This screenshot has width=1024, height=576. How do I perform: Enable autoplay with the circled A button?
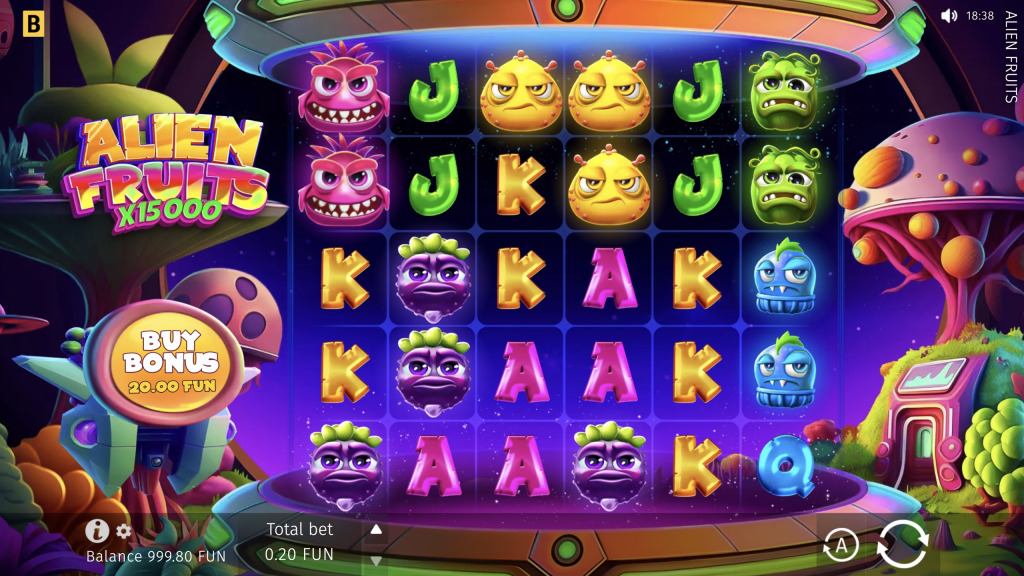tap(841, 546)
